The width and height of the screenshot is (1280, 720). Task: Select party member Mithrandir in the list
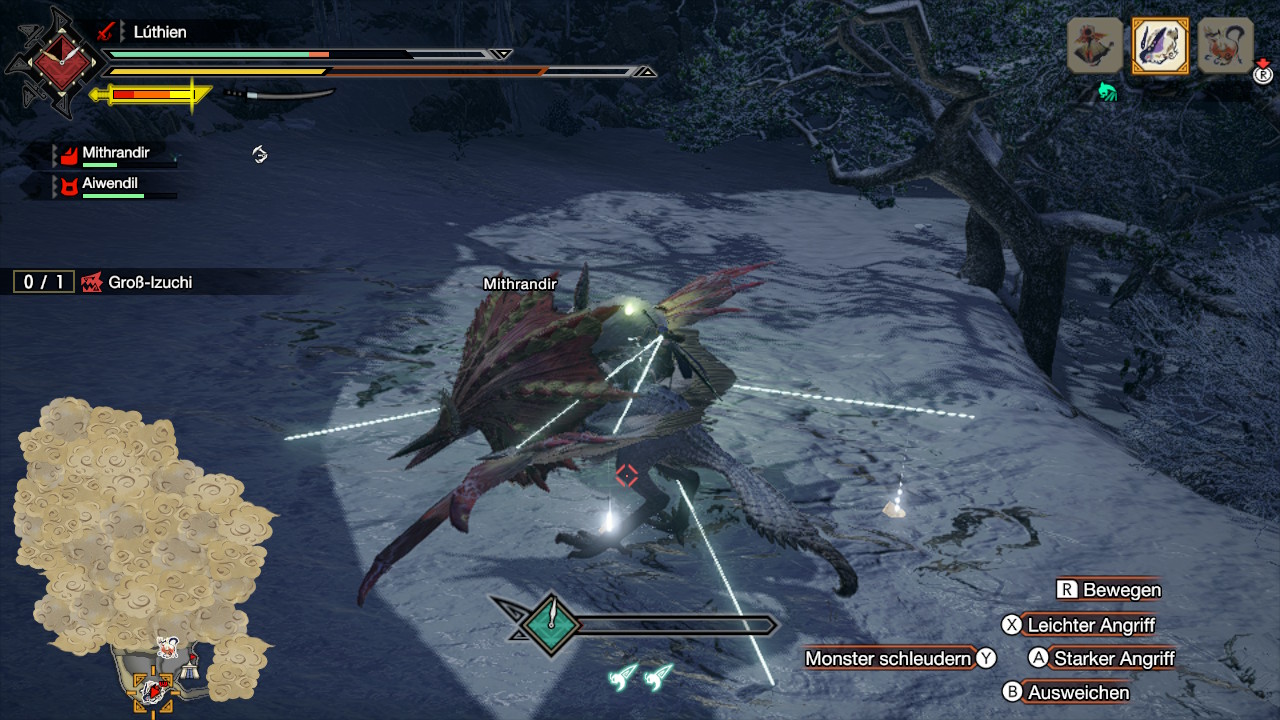[115, 155]
